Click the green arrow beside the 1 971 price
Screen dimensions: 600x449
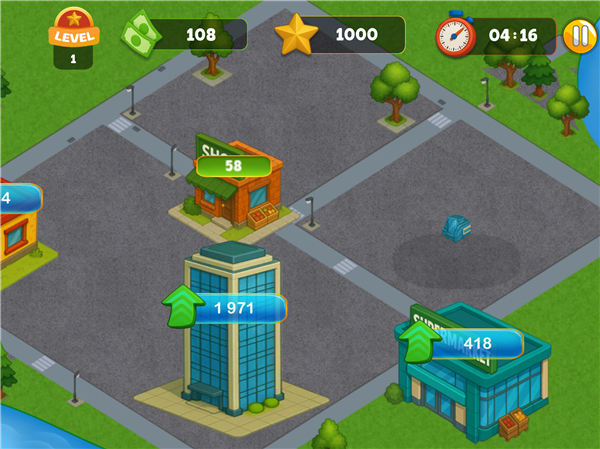click(182, 306)
